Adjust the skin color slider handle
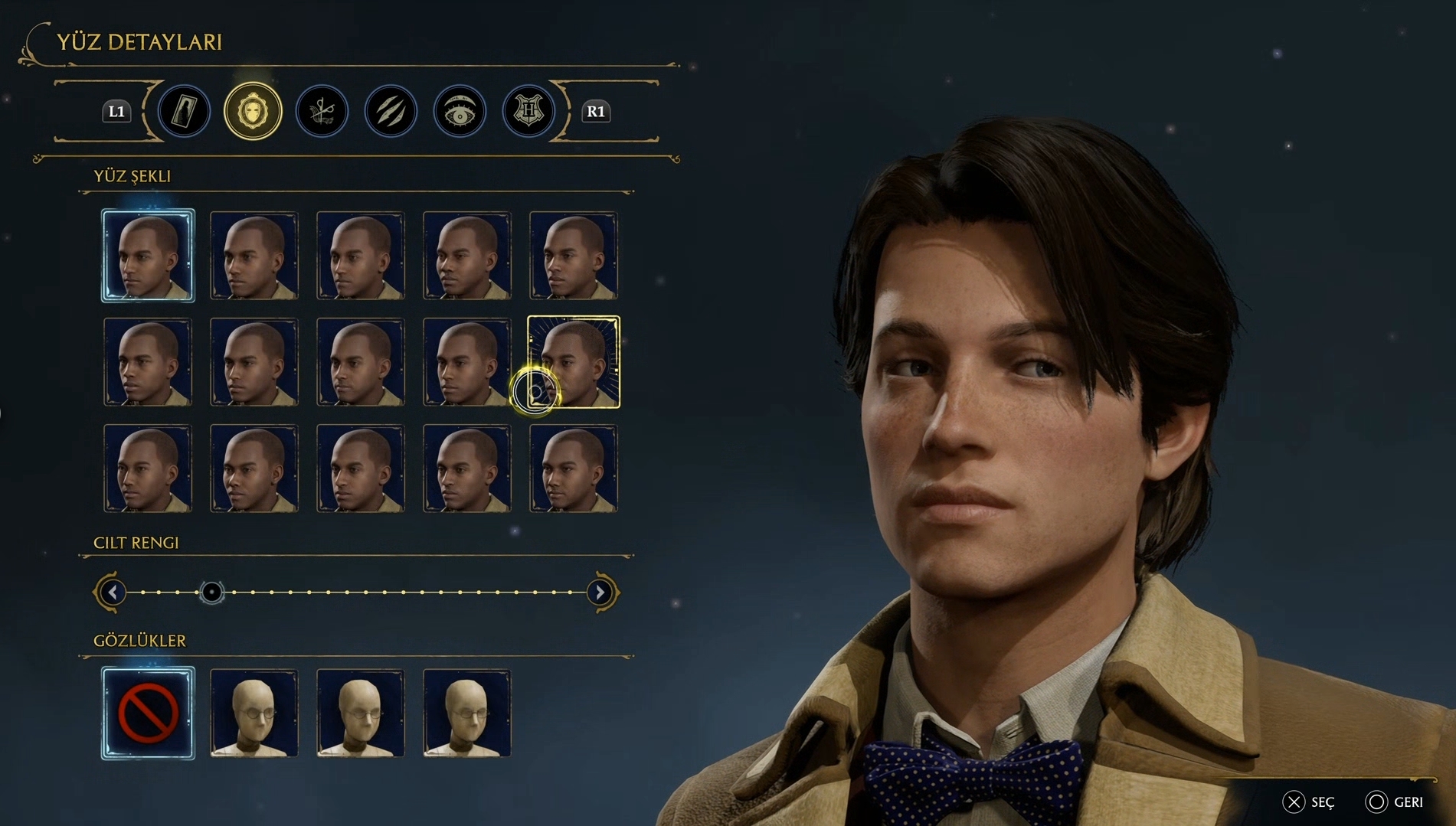This screenshot has width=1456, height=826. pyautogui.click(x=211, y=592)
